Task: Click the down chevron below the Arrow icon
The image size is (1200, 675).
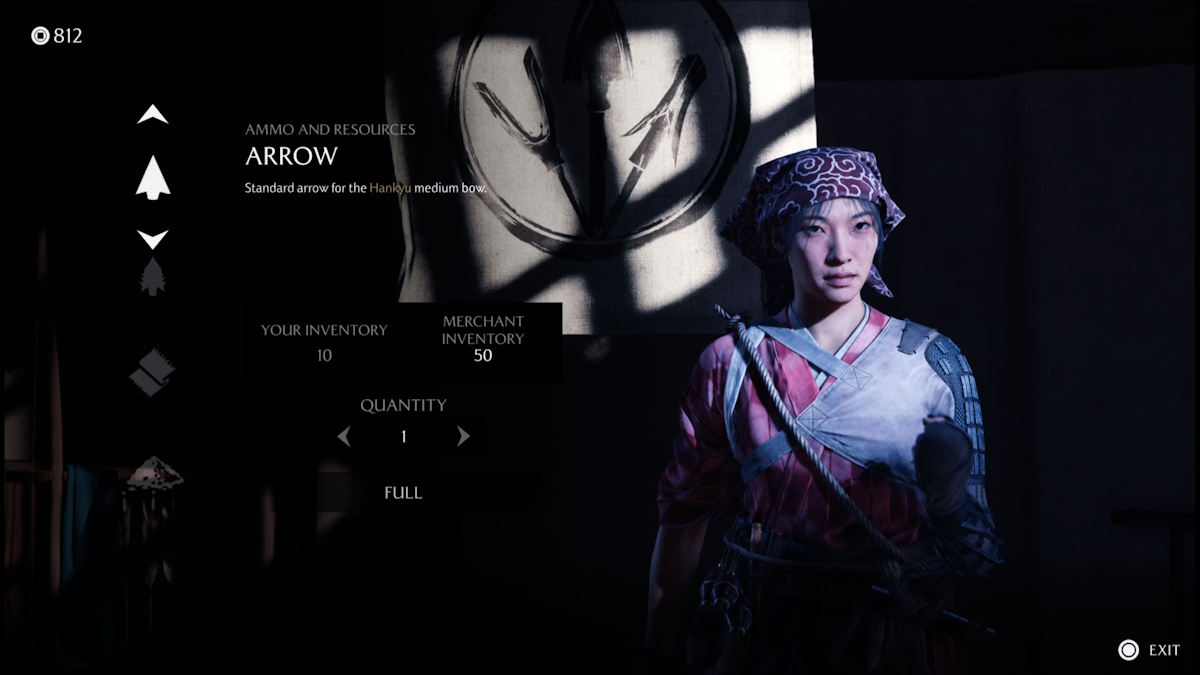Action: tap(153, 239)
